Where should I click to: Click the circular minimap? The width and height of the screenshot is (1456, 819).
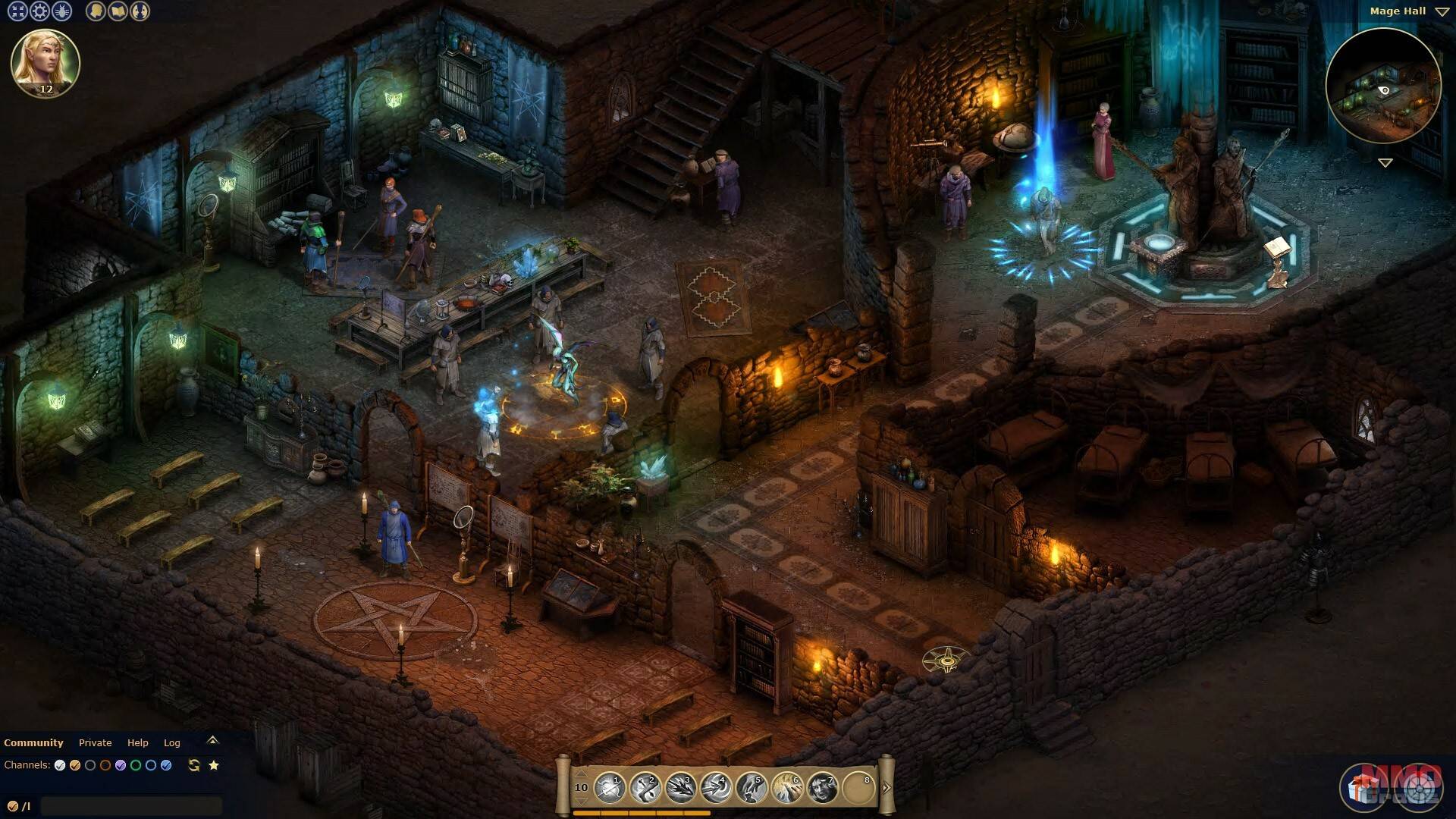coord(1383,86)
